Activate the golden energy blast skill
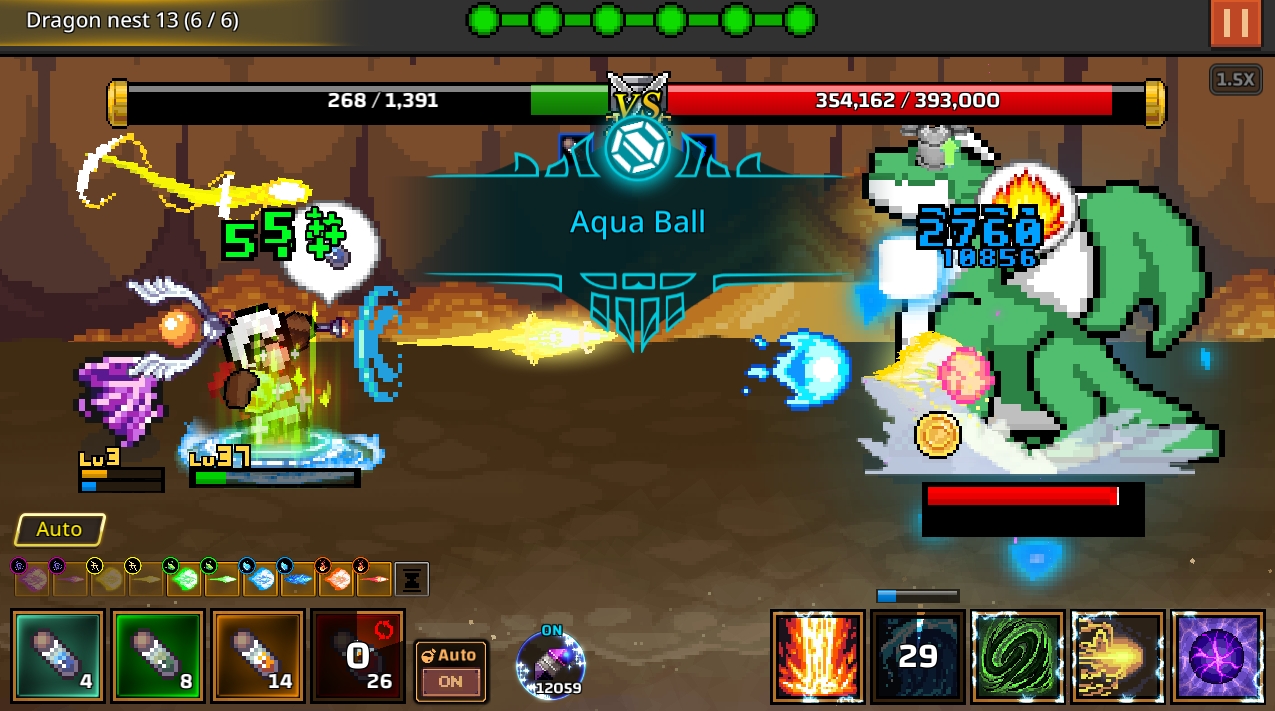Screen dimensions: 1275x711 tap(1117, 656)
